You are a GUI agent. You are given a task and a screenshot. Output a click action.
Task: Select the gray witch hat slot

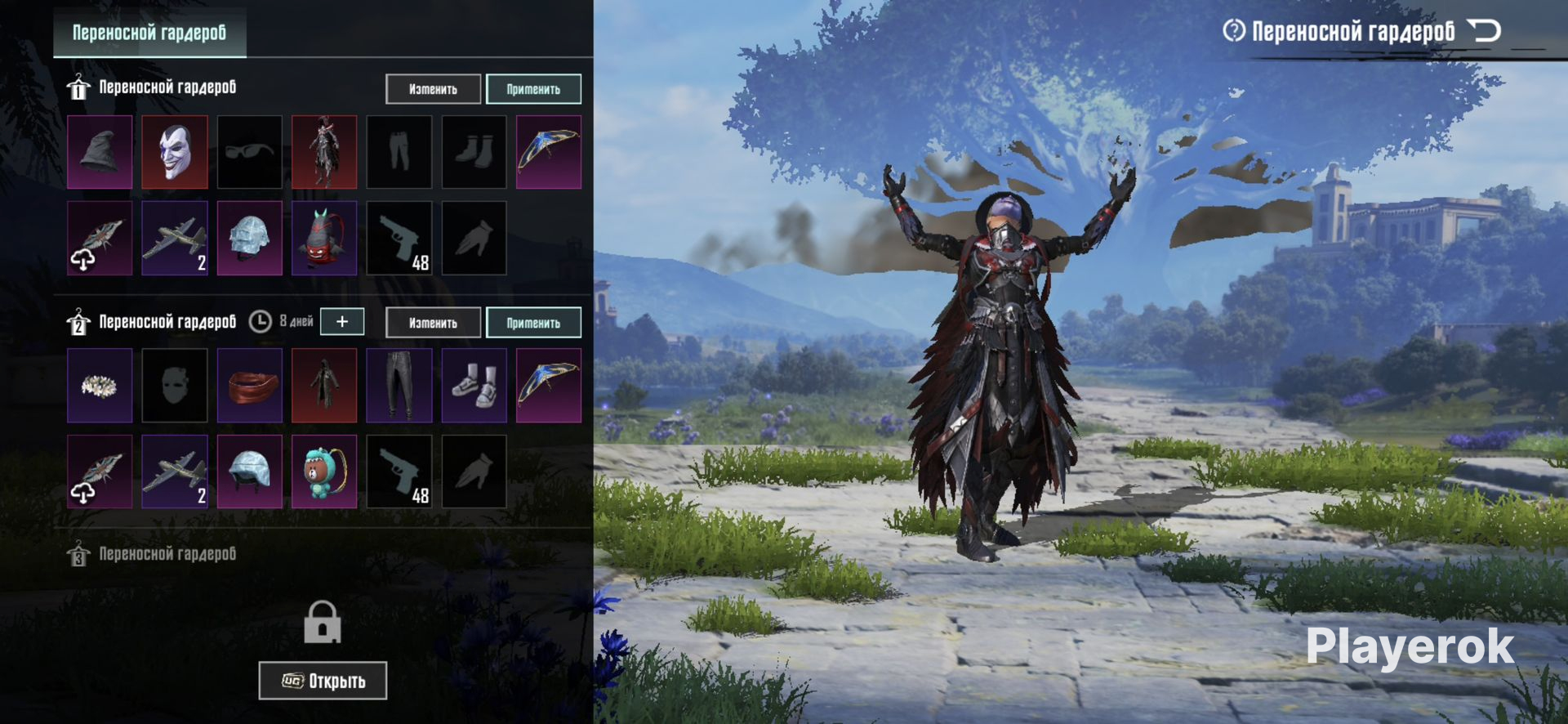coord(100,152)
